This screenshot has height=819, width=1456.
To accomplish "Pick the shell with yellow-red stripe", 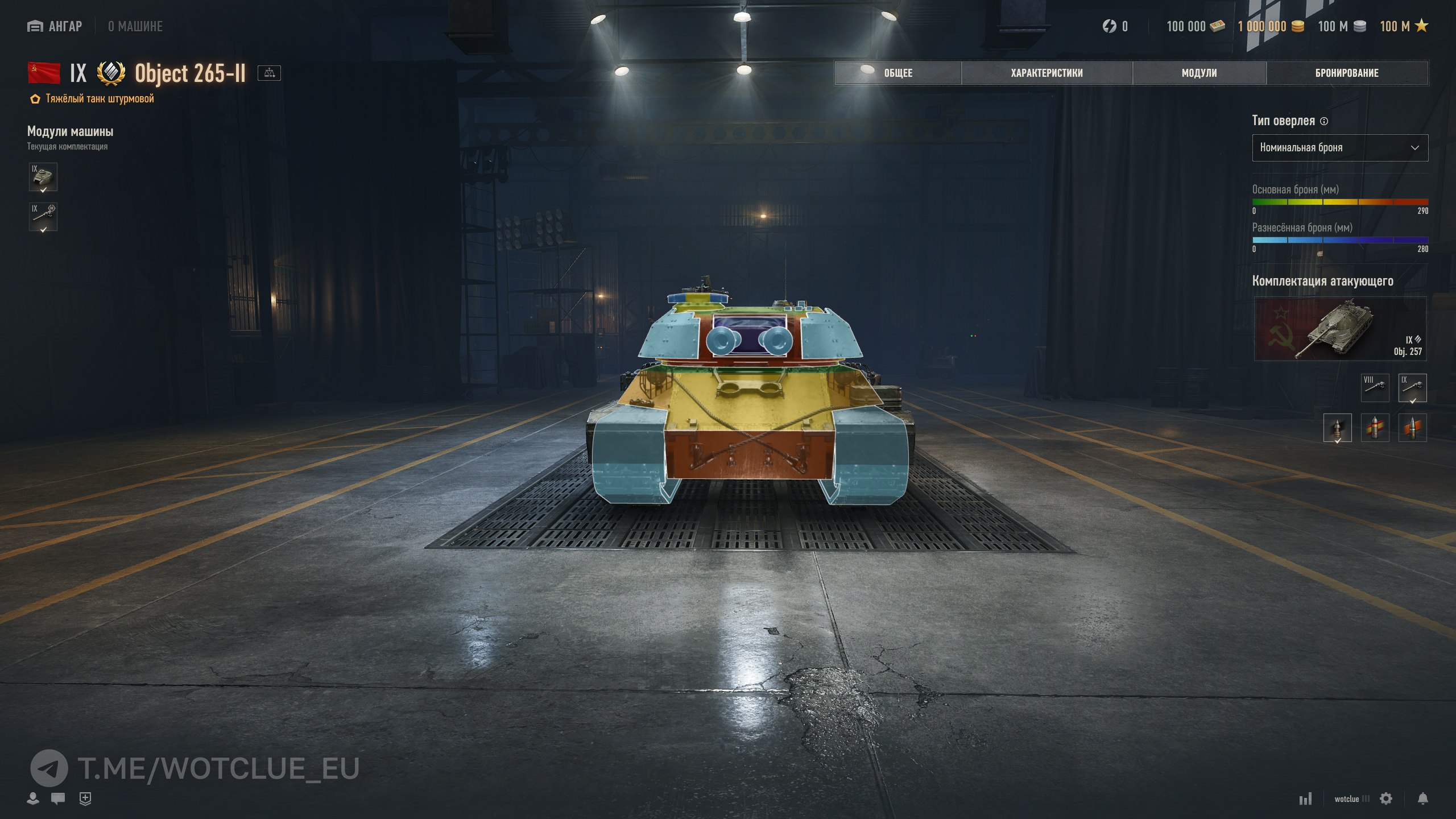I will tap(1375, 428).
